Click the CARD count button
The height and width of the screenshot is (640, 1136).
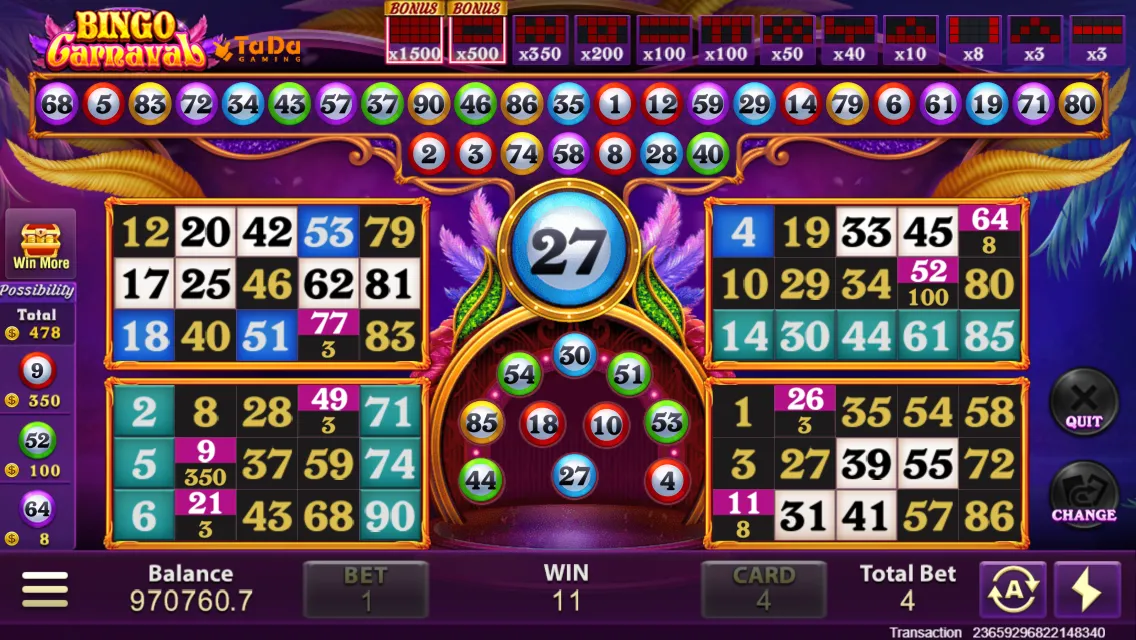[x=763, y=589]
